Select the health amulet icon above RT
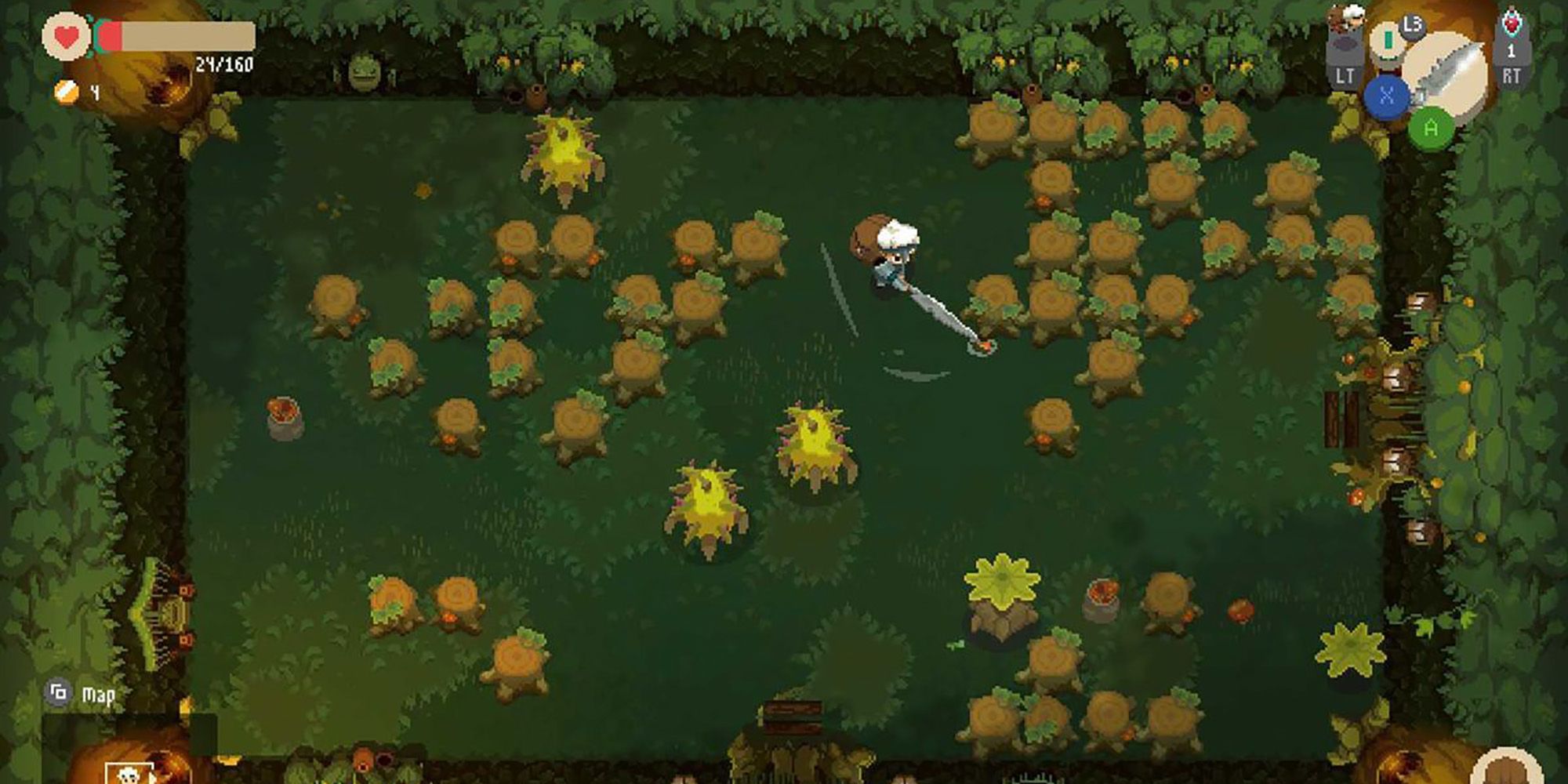This screenshot has height=784, width=1568. [1512, 24]
